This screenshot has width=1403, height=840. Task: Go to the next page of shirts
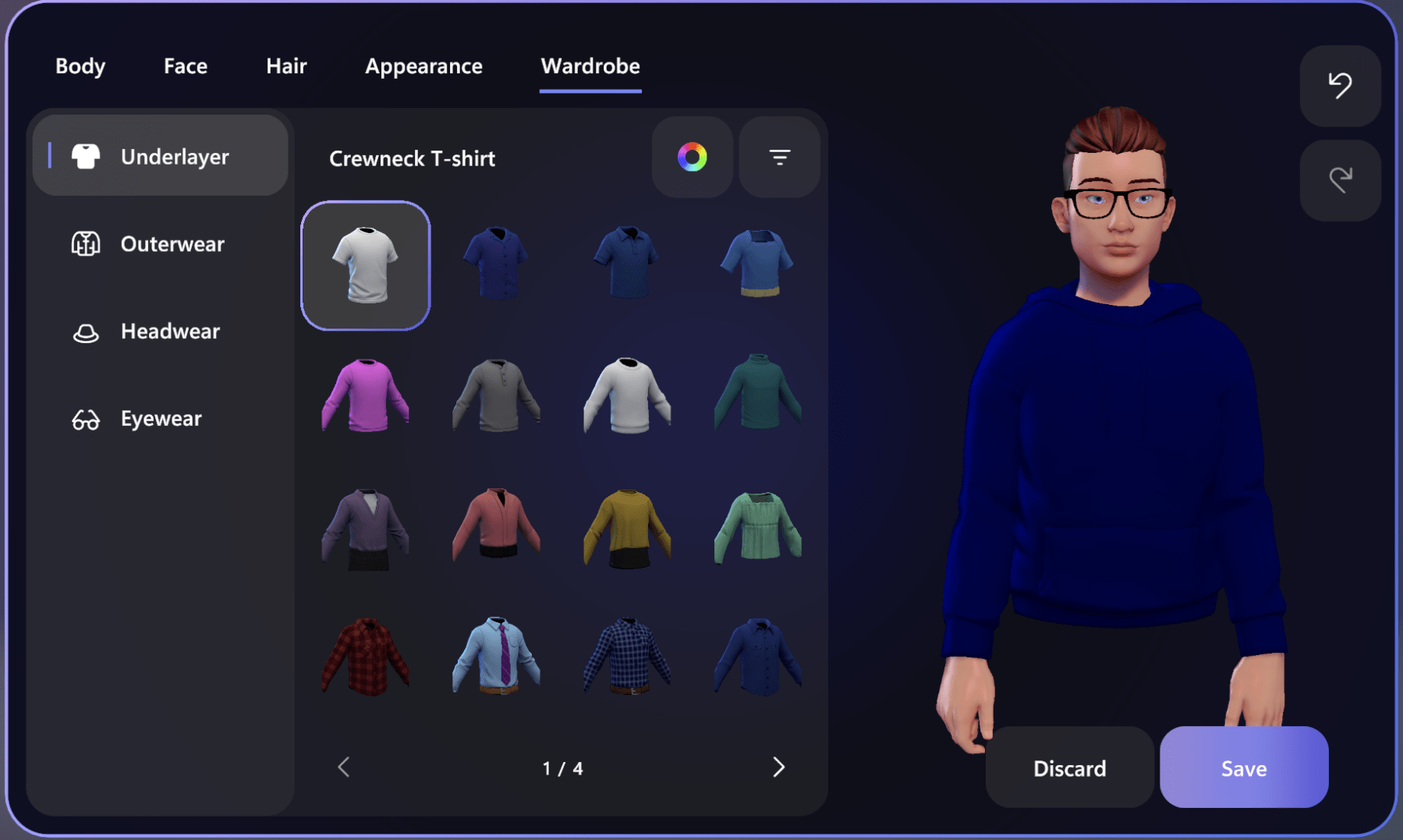point(778,767)
